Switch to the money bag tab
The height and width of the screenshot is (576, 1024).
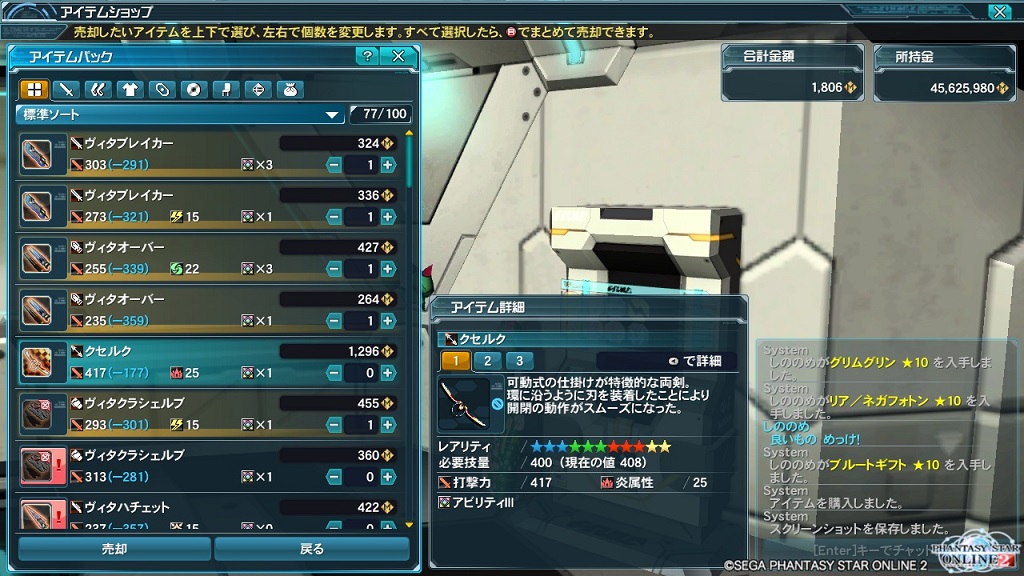[x=290, y=89]
